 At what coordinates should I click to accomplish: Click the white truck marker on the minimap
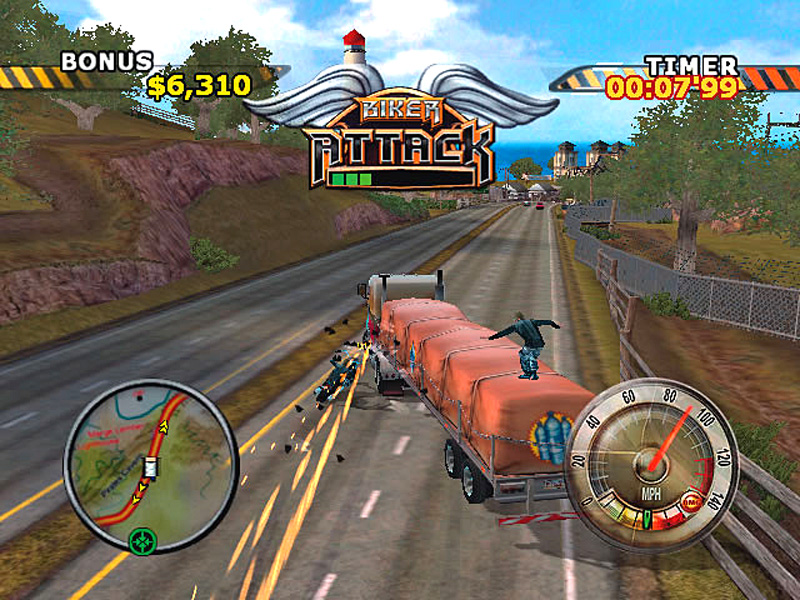151,467
